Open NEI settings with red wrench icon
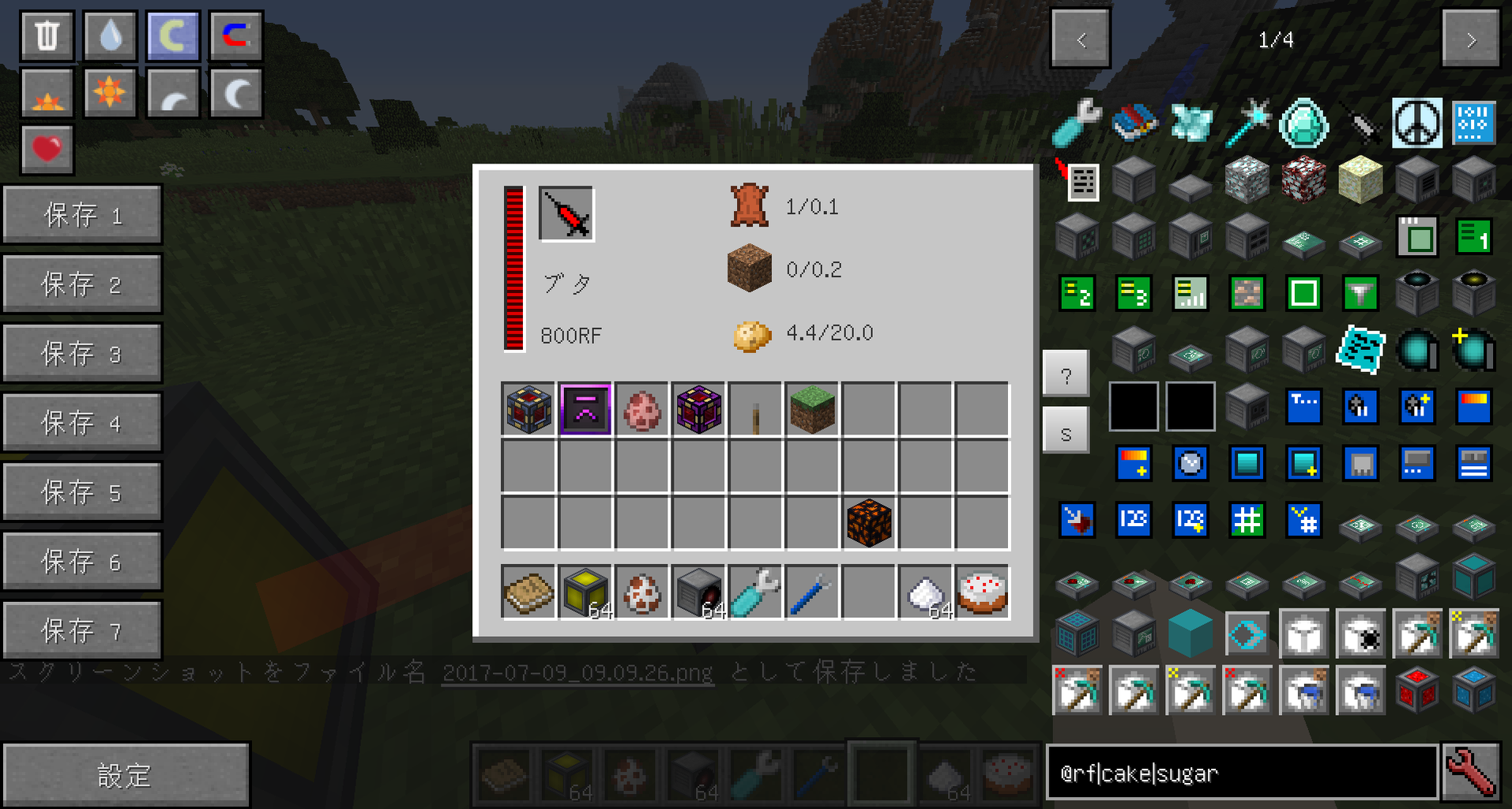Screen dimensions: 1512x809 point(1469,773)
